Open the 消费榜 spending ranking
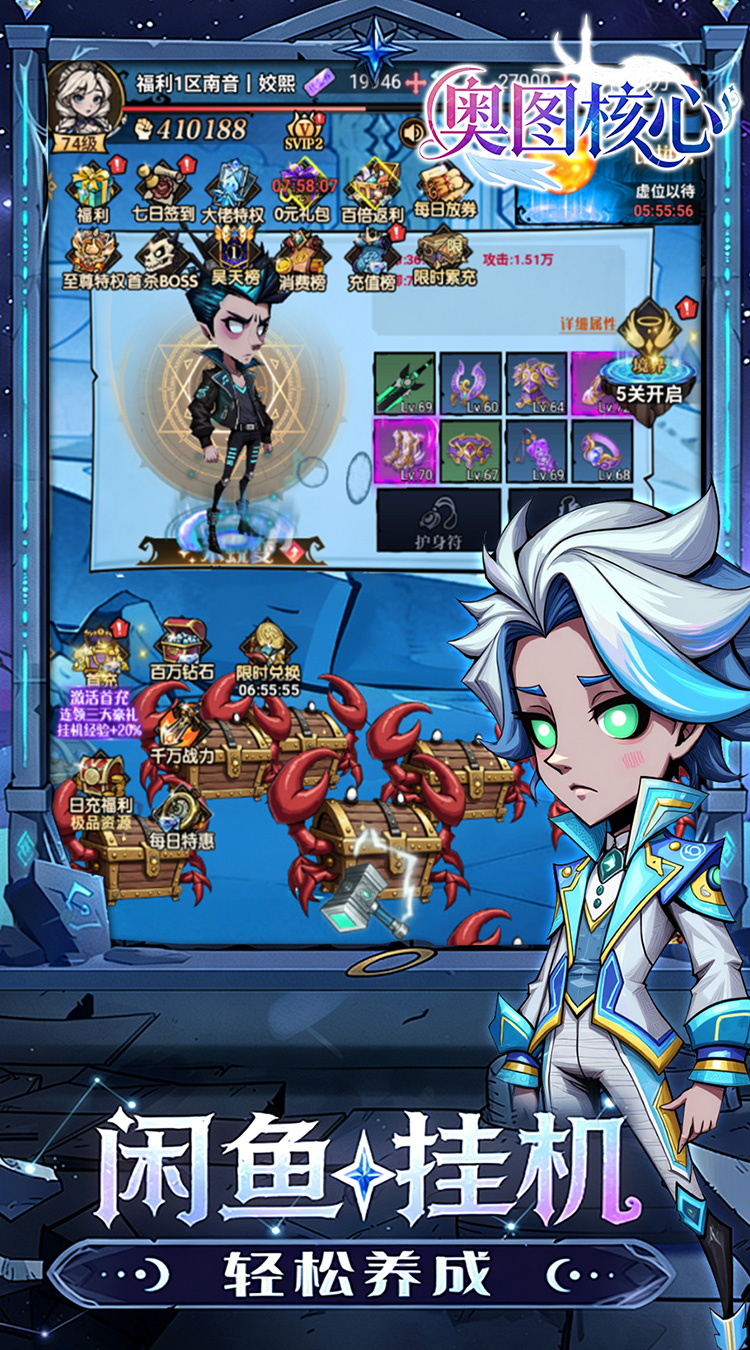 pos(302,258)
